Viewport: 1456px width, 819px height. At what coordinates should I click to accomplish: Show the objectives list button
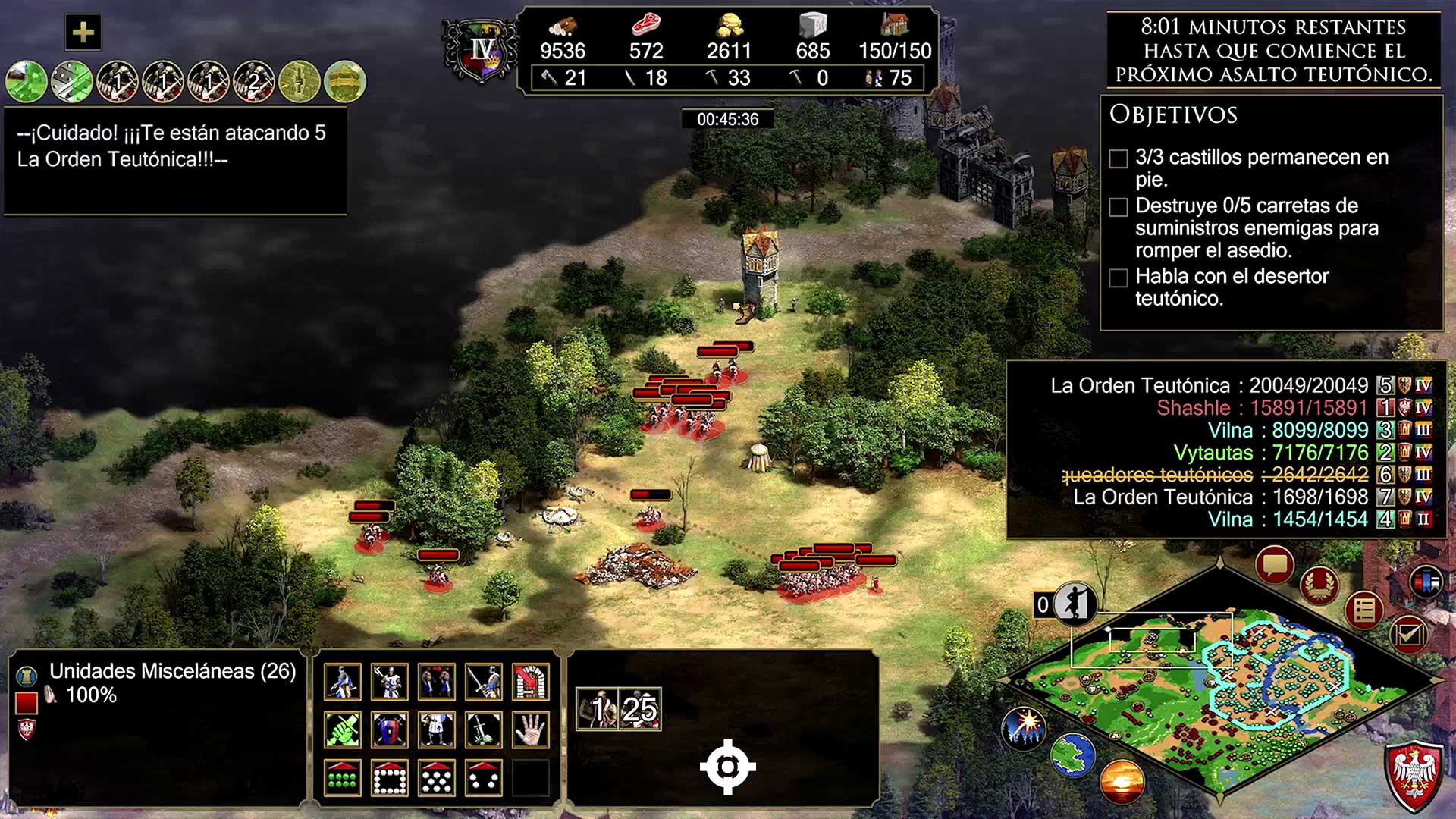tap(1364, 610)
